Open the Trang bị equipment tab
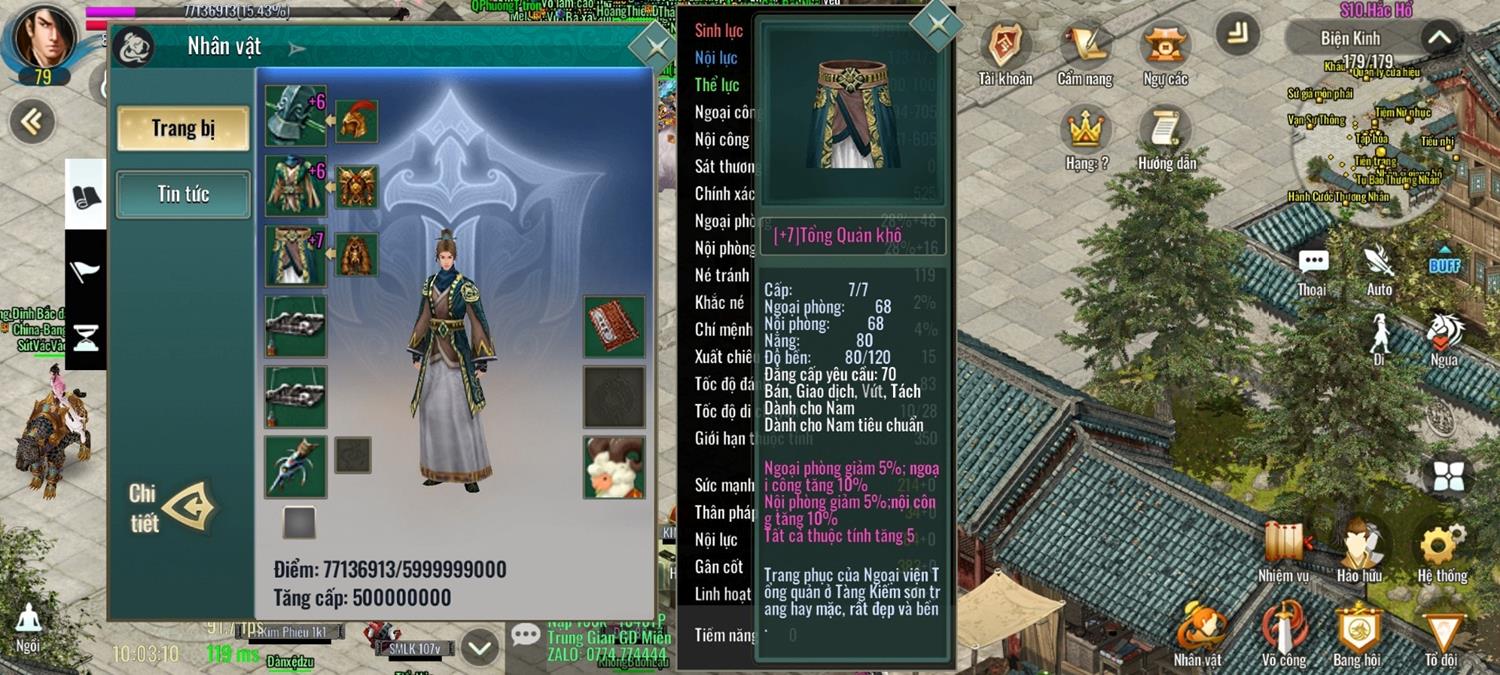This screenshot has height=675, width=1500. pyautogui.click(x=183, y=128)
